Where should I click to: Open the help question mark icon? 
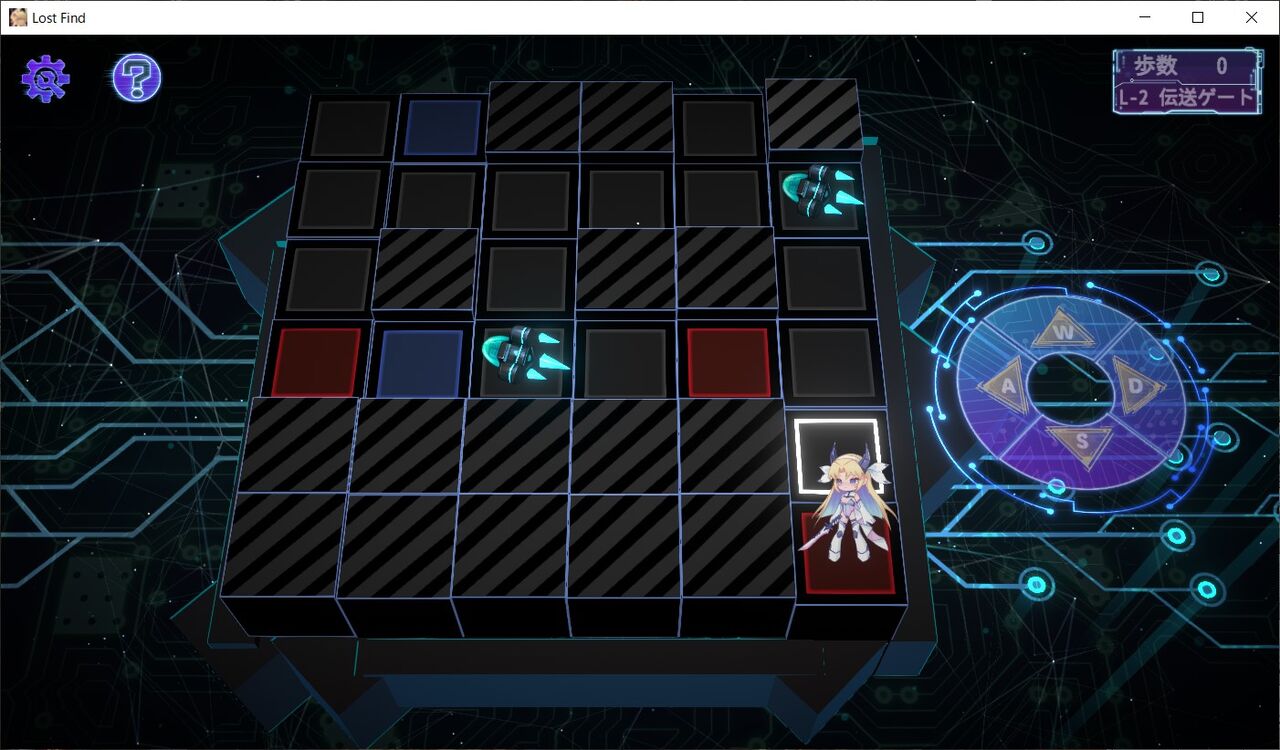(135, 76)
